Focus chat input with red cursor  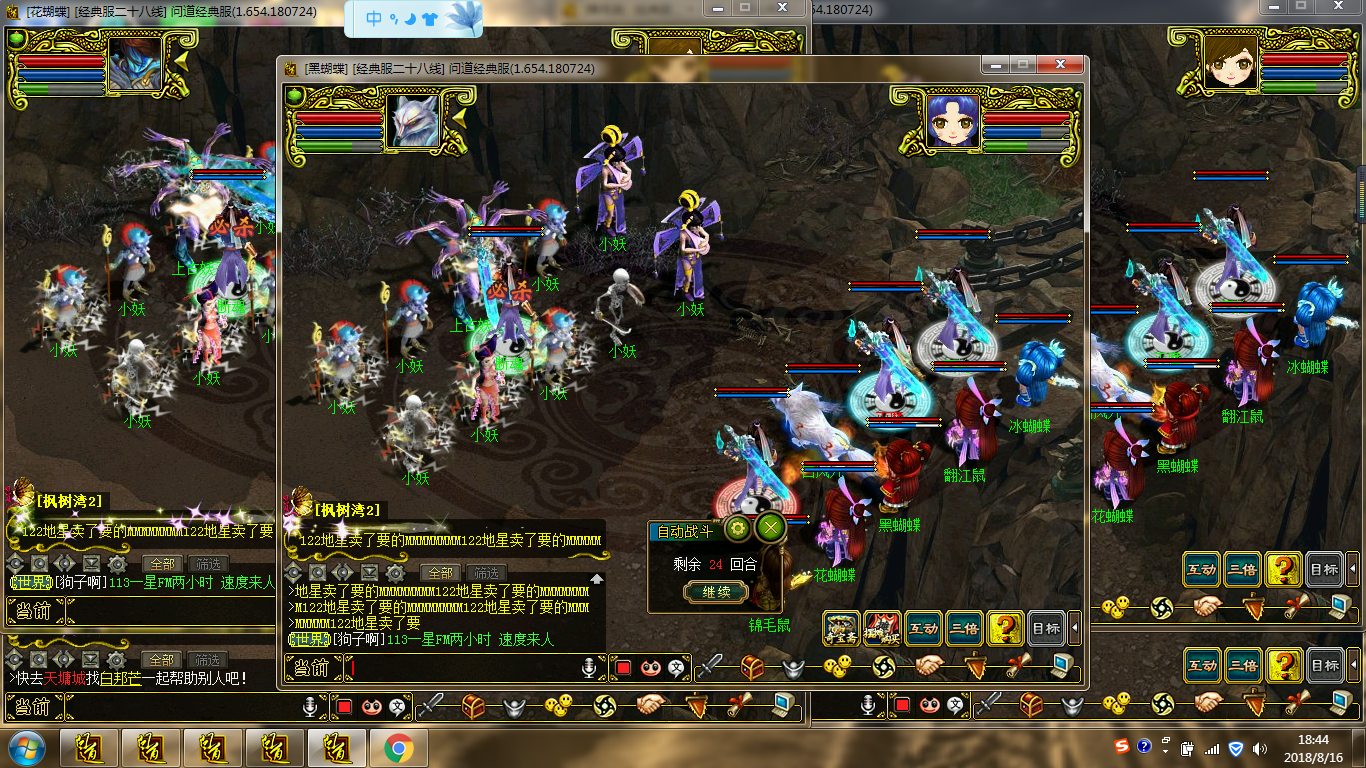tap(460, 667)
